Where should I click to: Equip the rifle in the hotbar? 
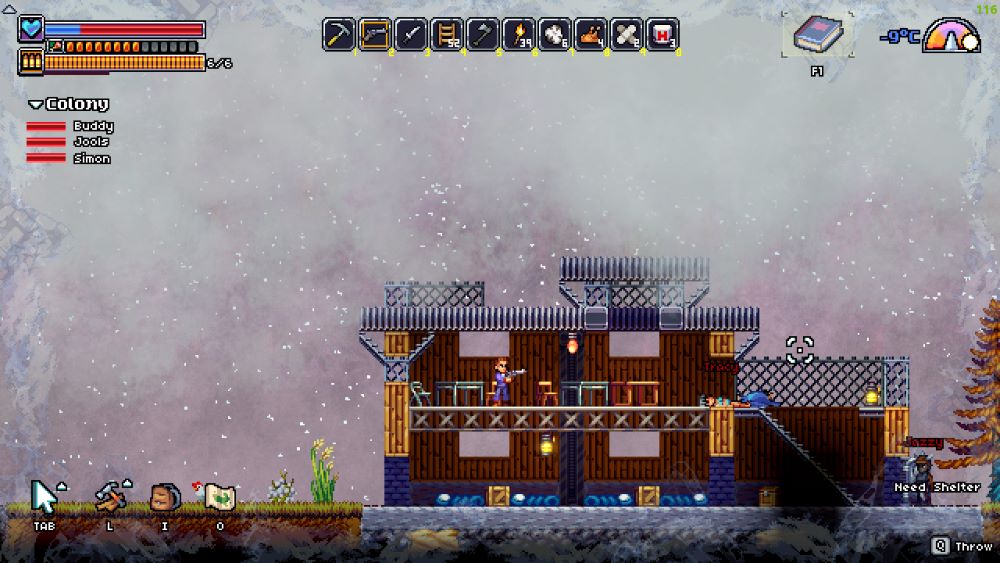click(375, 34)
